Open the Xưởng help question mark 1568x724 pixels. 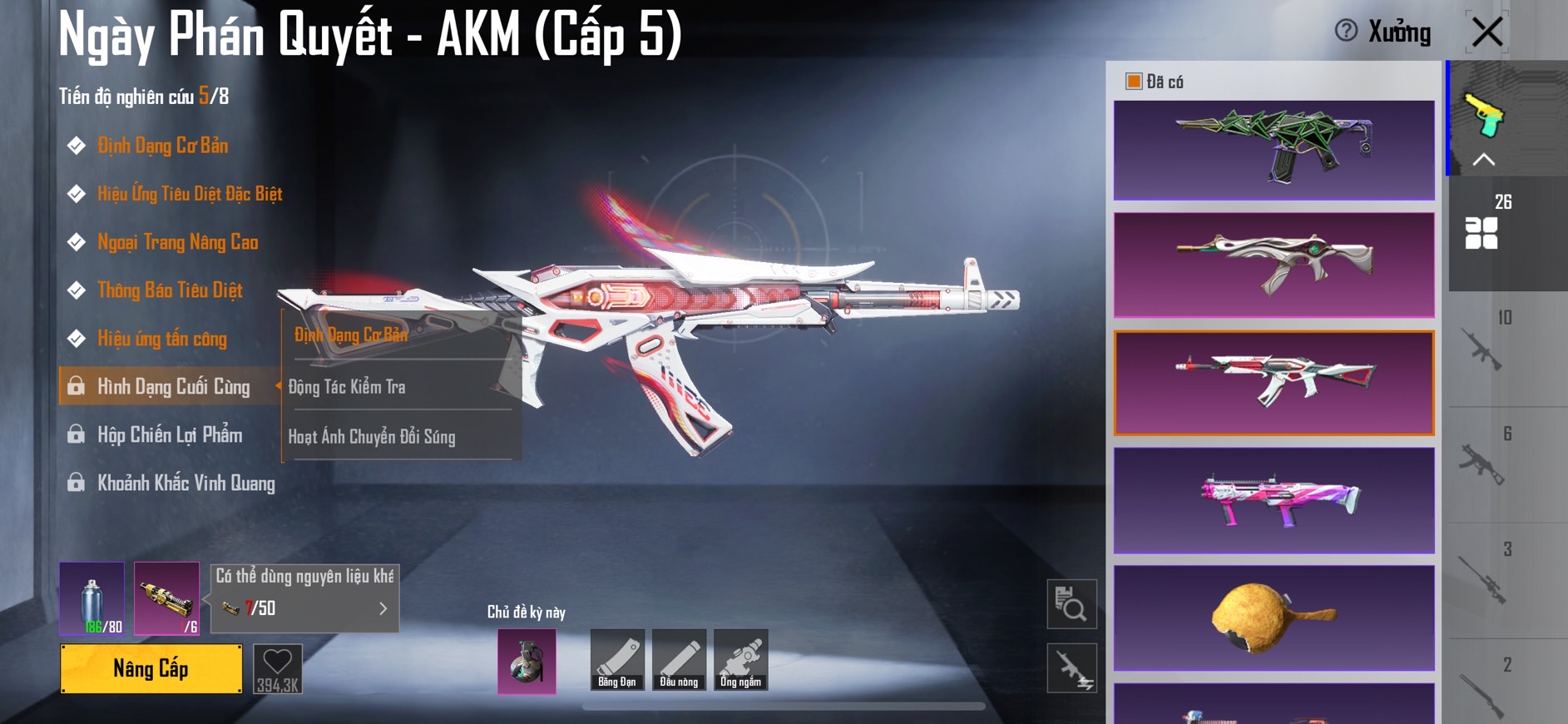pyautogui.click(x=1345, y=31)
